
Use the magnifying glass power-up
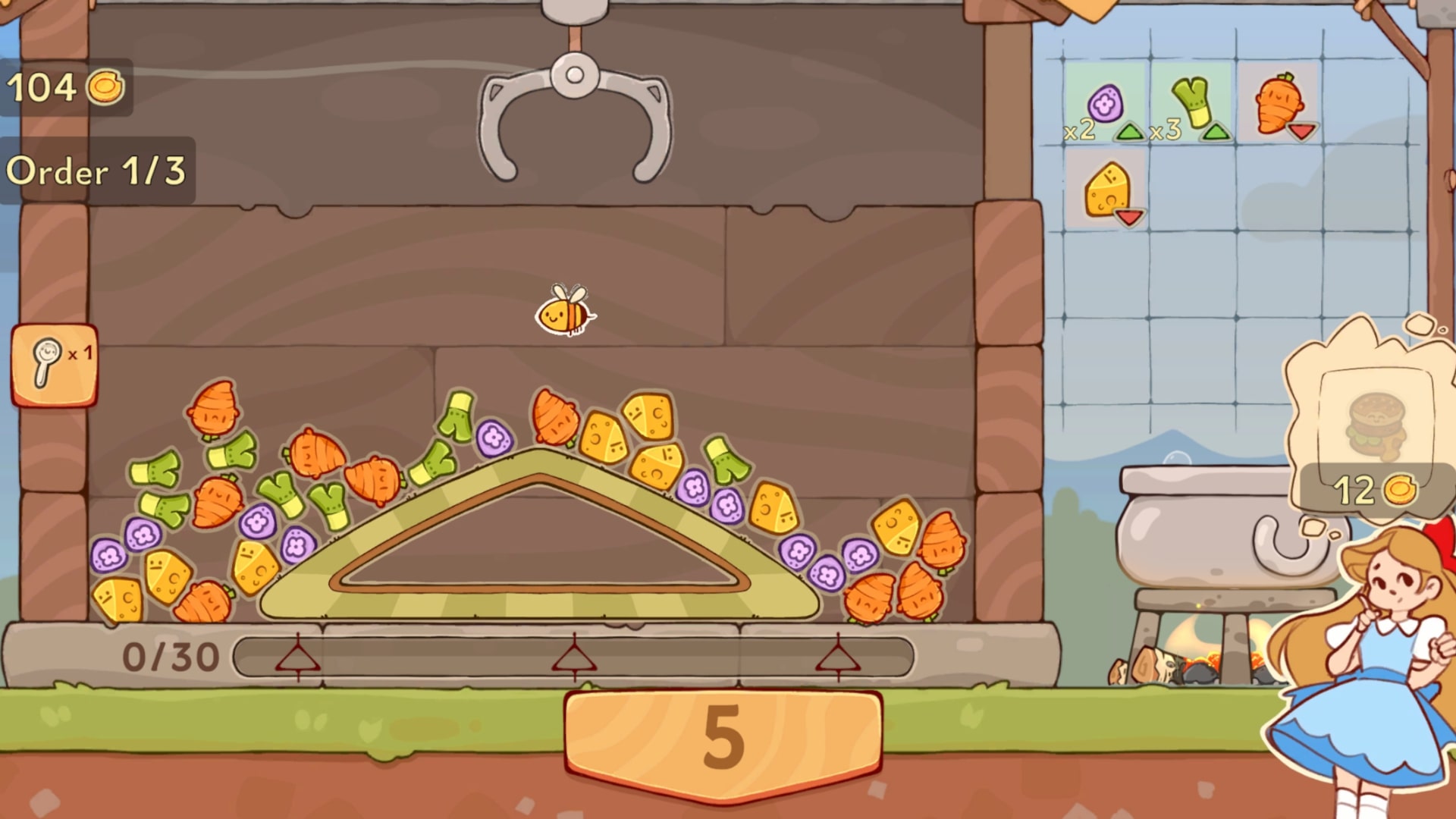pos(54,365)
